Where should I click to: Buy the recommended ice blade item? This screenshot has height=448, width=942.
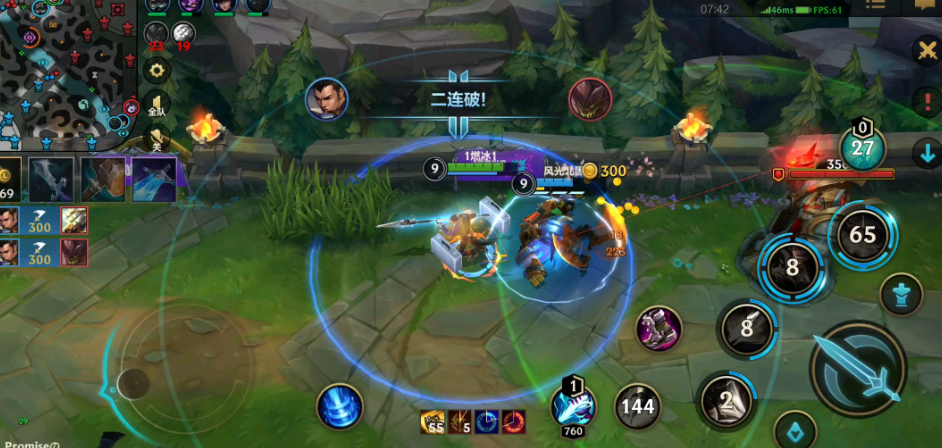(154, 178)
